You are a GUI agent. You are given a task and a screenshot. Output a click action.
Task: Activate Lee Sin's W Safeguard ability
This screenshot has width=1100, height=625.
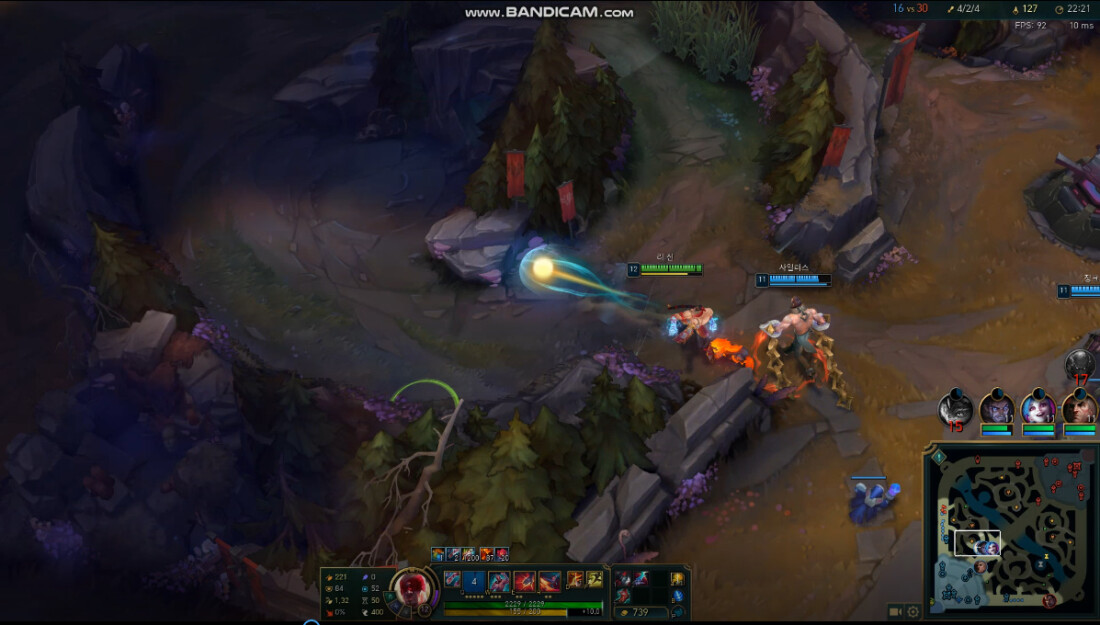(x=499, y=580)
